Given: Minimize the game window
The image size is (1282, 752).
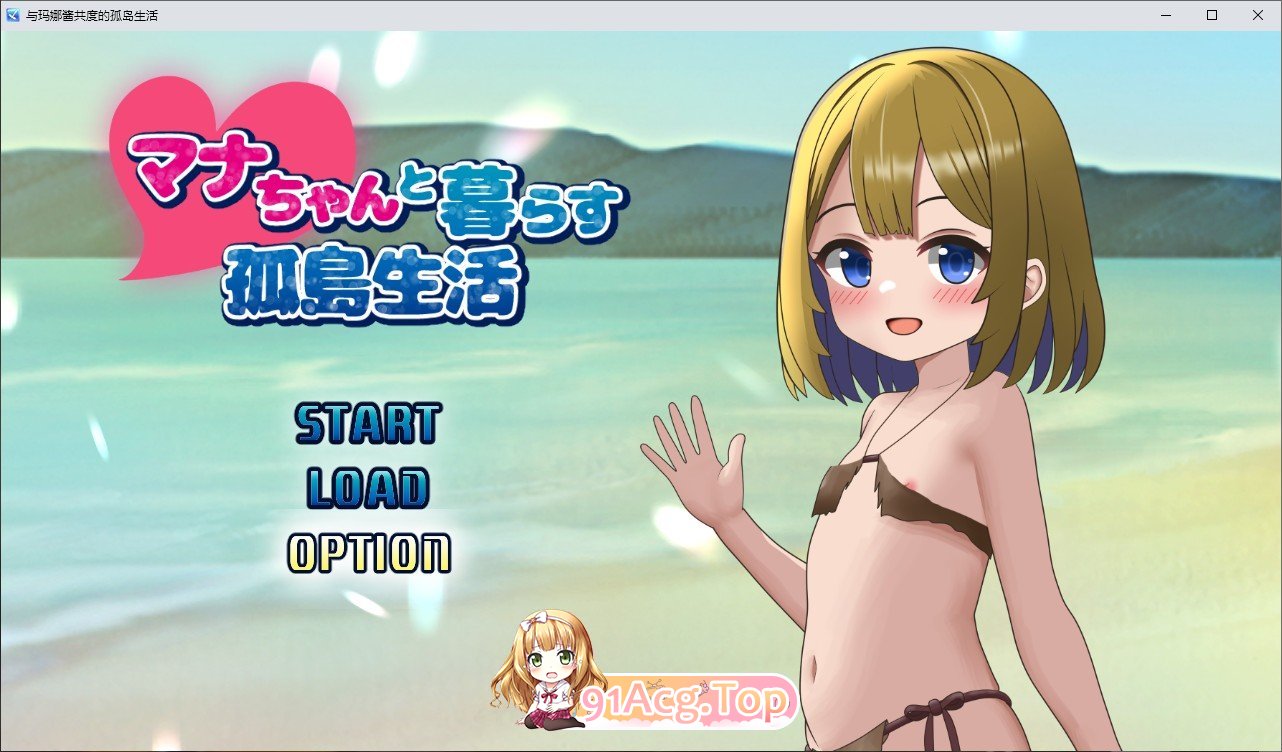Looking at the screenshot, I should (x=1164, y=14).
